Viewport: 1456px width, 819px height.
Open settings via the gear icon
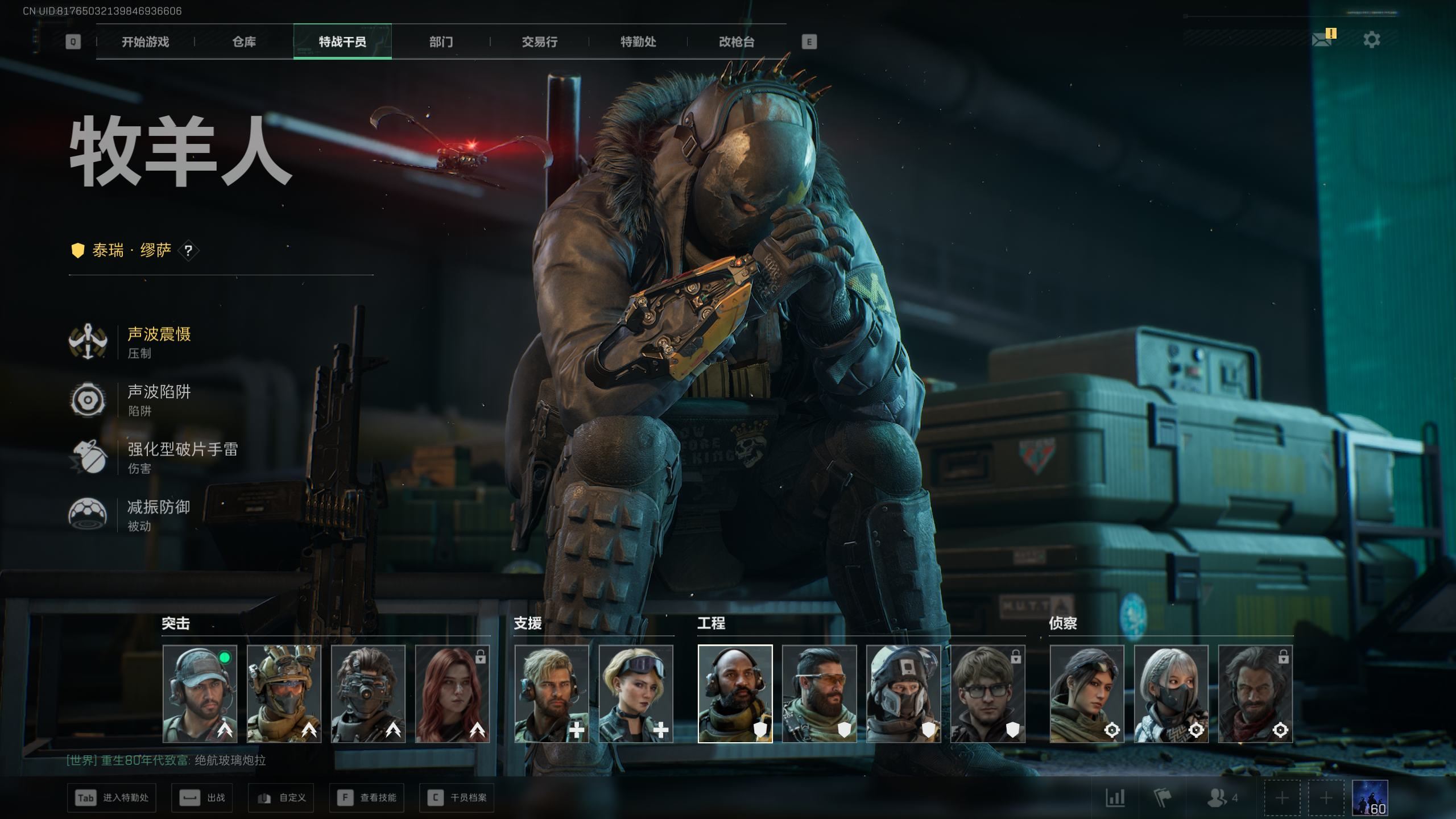pyautogui.click(x=1371, y=40)
